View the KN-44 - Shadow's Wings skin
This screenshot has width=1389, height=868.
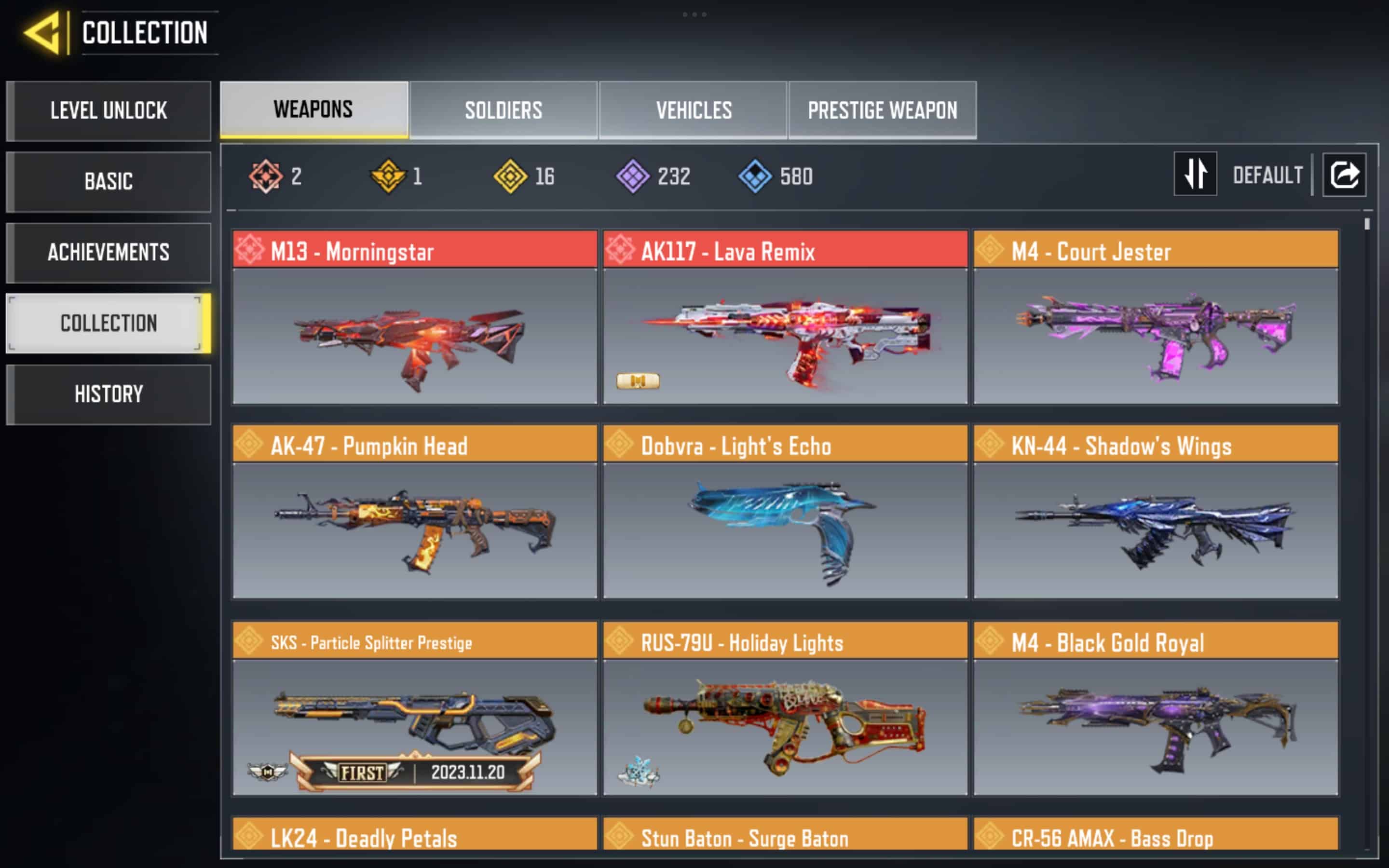tap(1156, 512)
